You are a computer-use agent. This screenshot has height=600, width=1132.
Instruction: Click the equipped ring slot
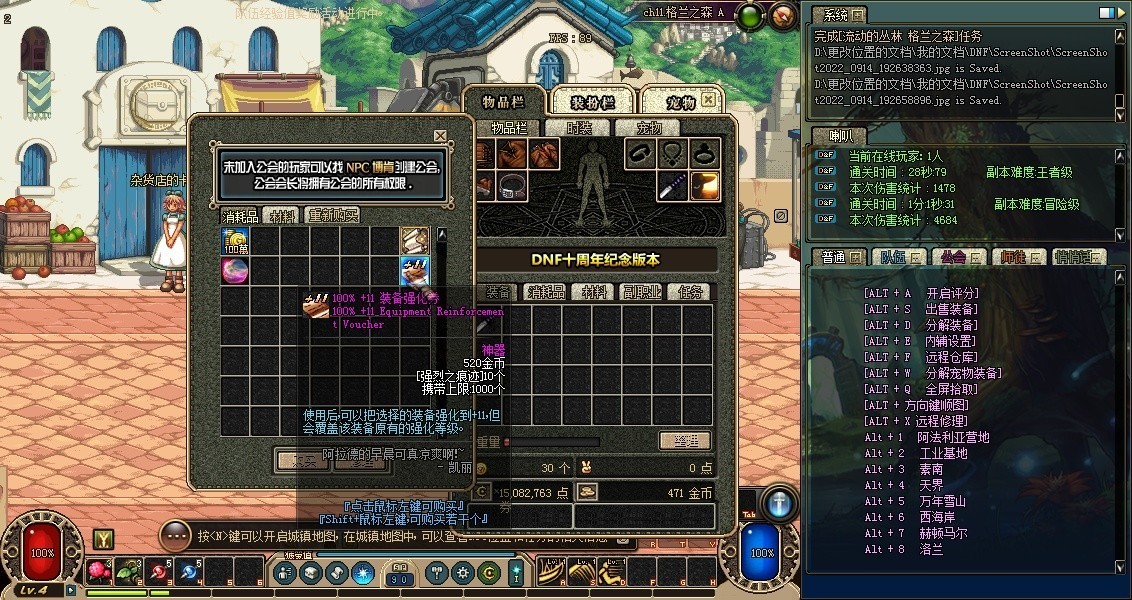(x=707, y=153)
